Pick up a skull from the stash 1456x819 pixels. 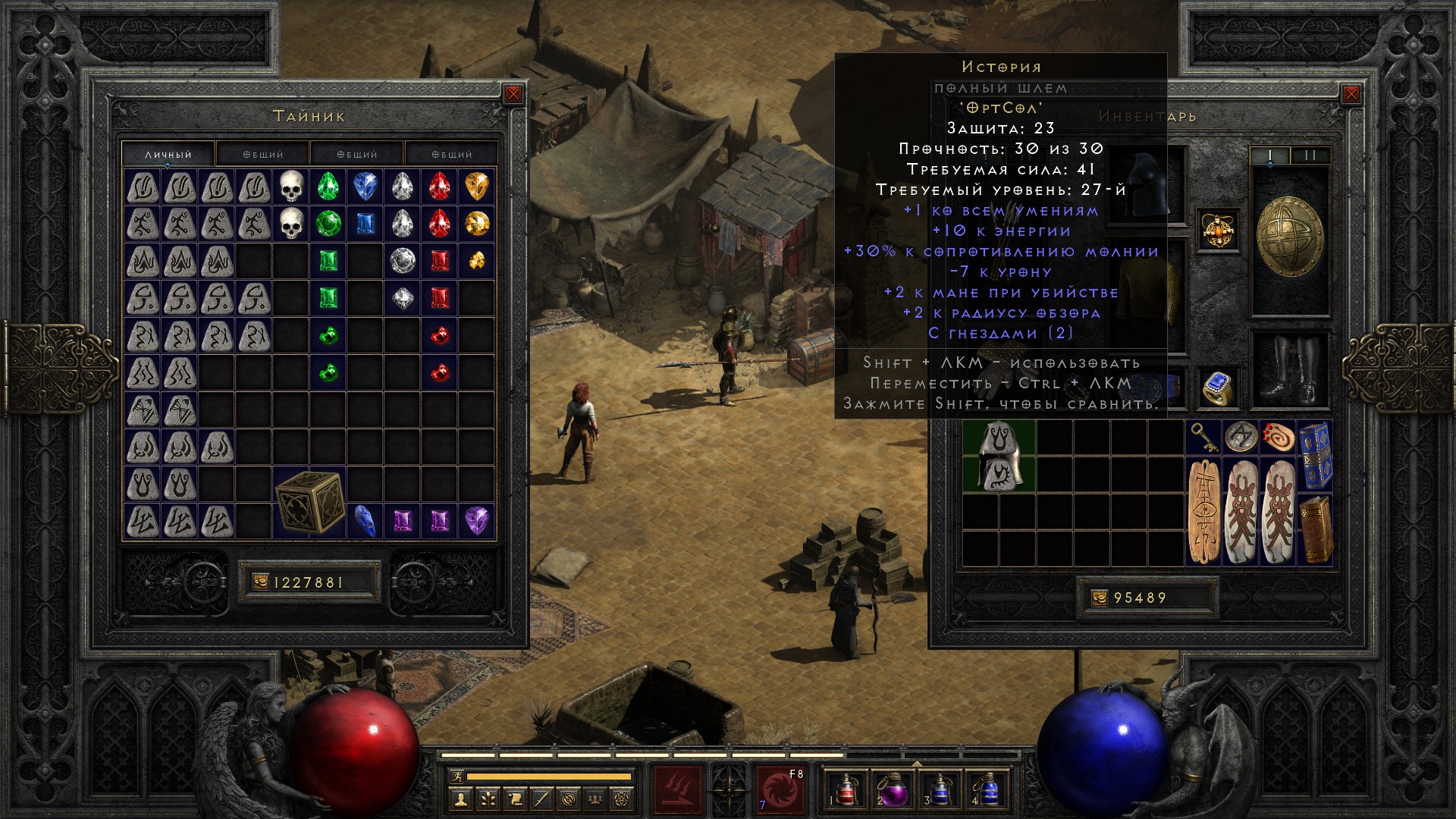pyautogui.click(x=291, y=187)
